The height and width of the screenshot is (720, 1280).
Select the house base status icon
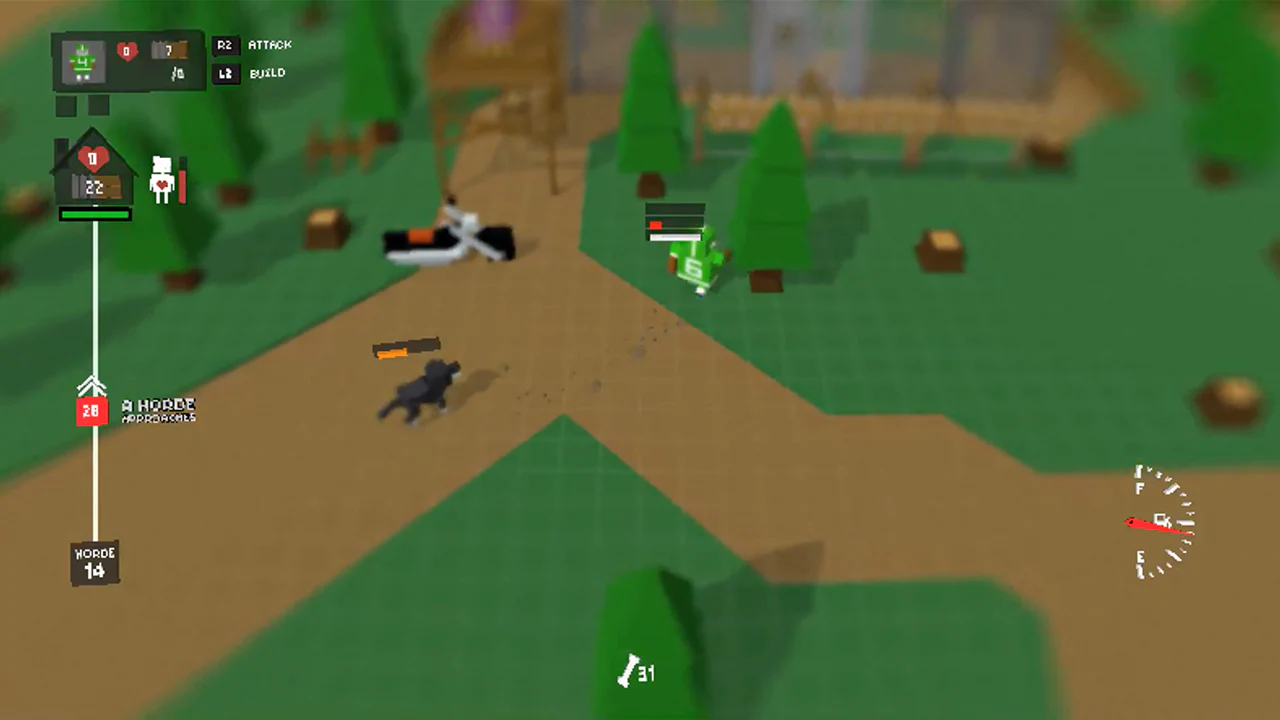point(93,170)
